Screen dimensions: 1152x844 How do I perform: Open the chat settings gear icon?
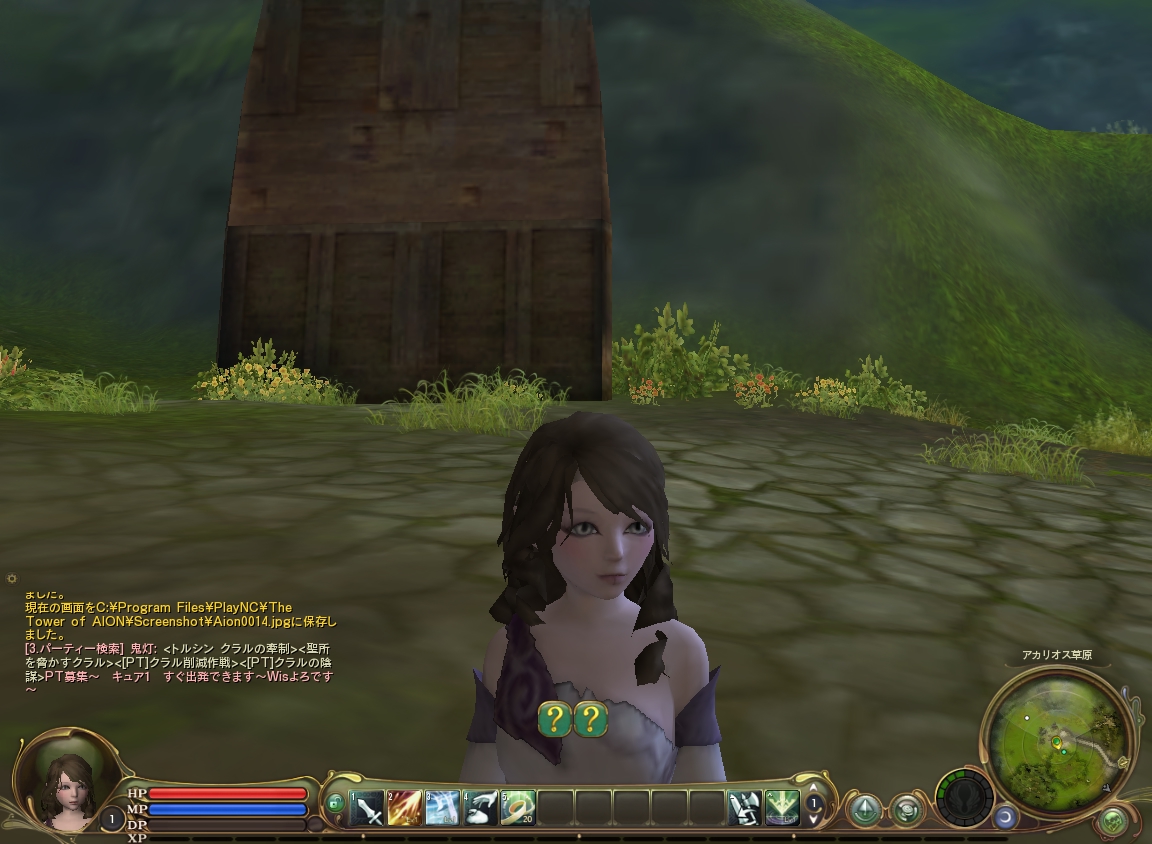click(11, 579)
